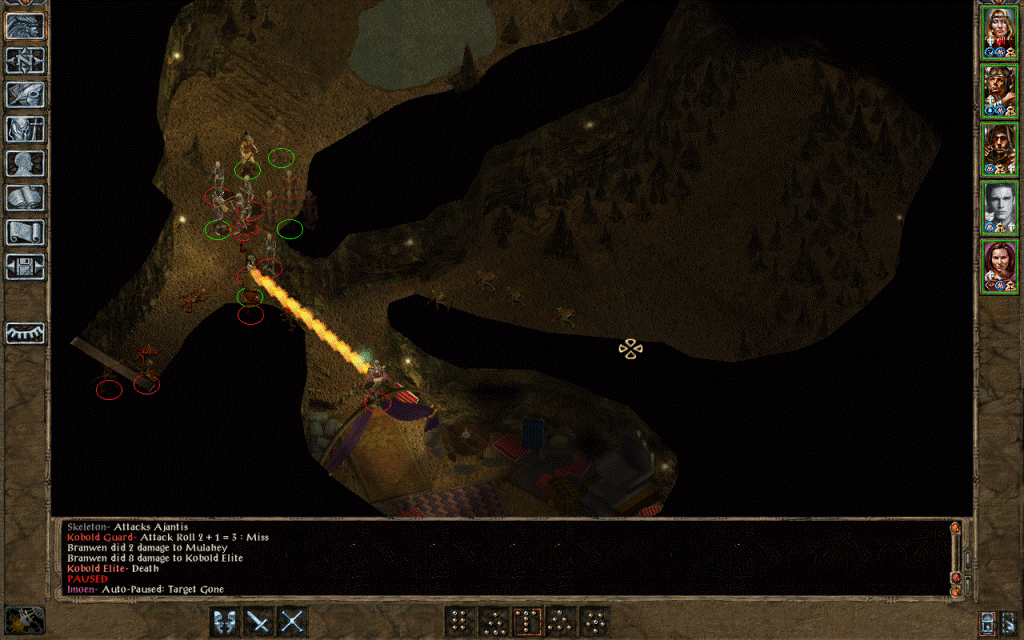Screen dimensions: 1024x640
Task: Select the helmeted warrior's portrait
Action: coord(998,91)
